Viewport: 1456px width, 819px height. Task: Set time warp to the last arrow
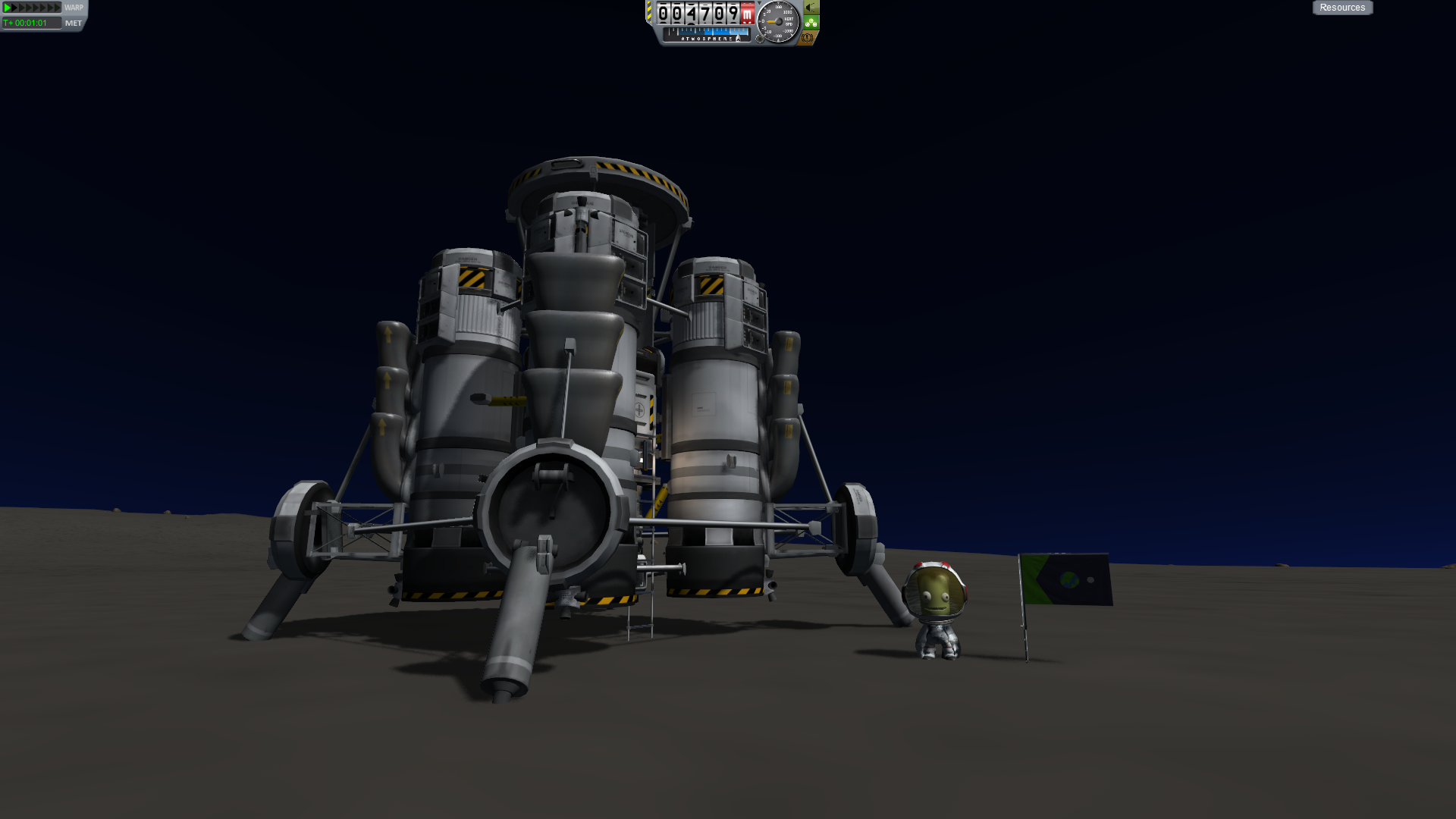(x=56, y=8)
